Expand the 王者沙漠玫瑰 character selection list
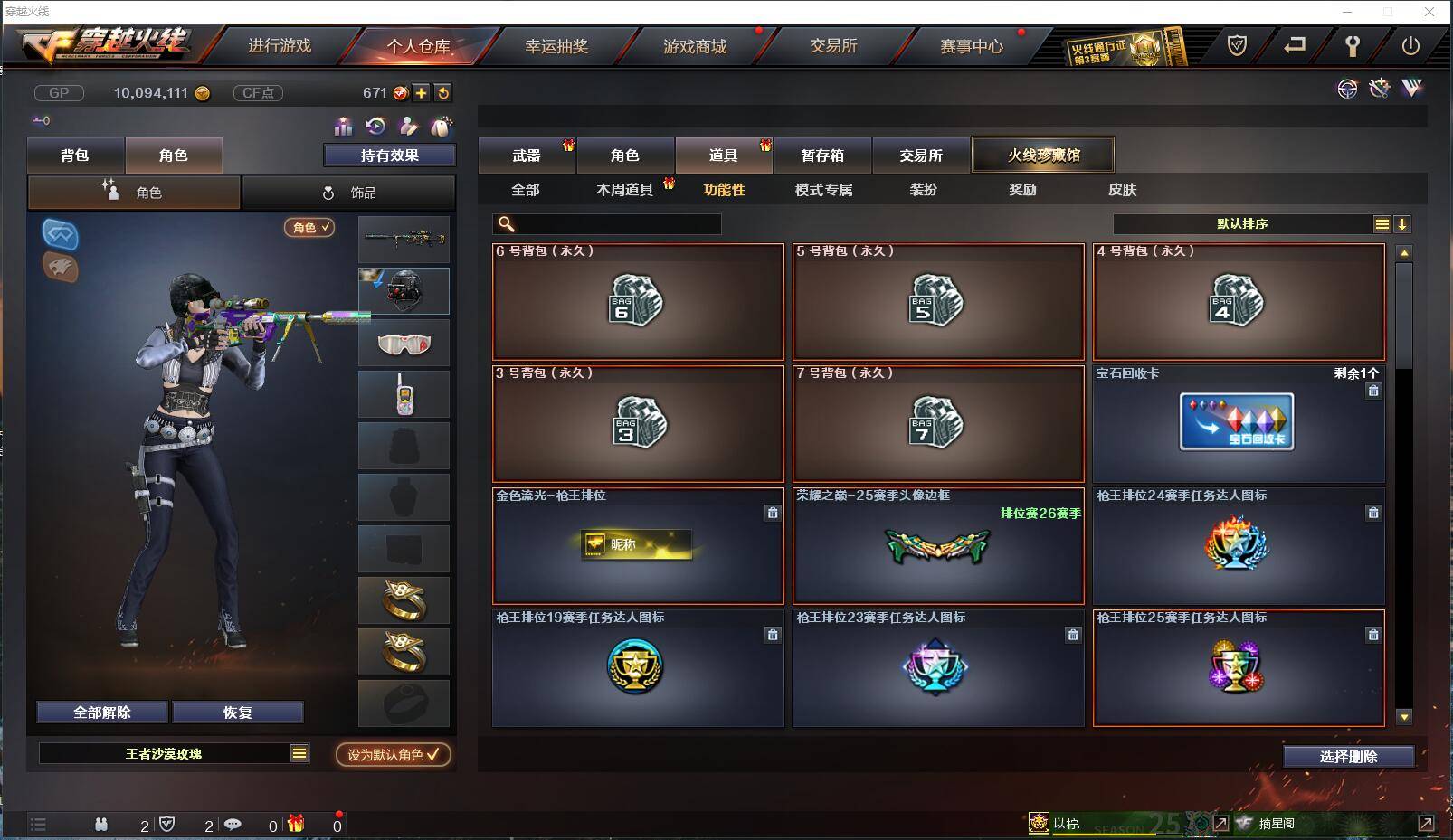This screenshot has height=840, width=1453. click(299, 752)
